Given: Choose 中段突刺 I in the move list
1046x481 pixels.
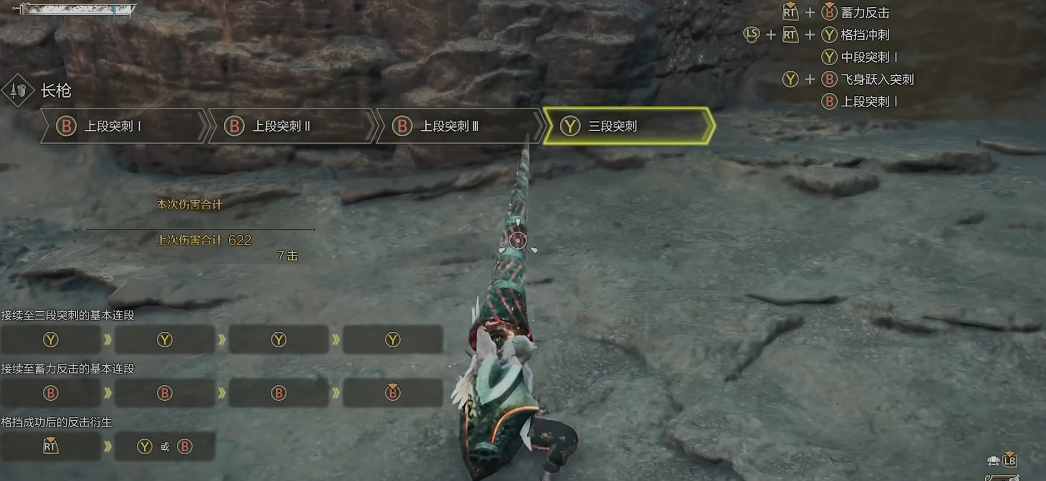Looking at the screenshot, I should (x=868, y=57).
